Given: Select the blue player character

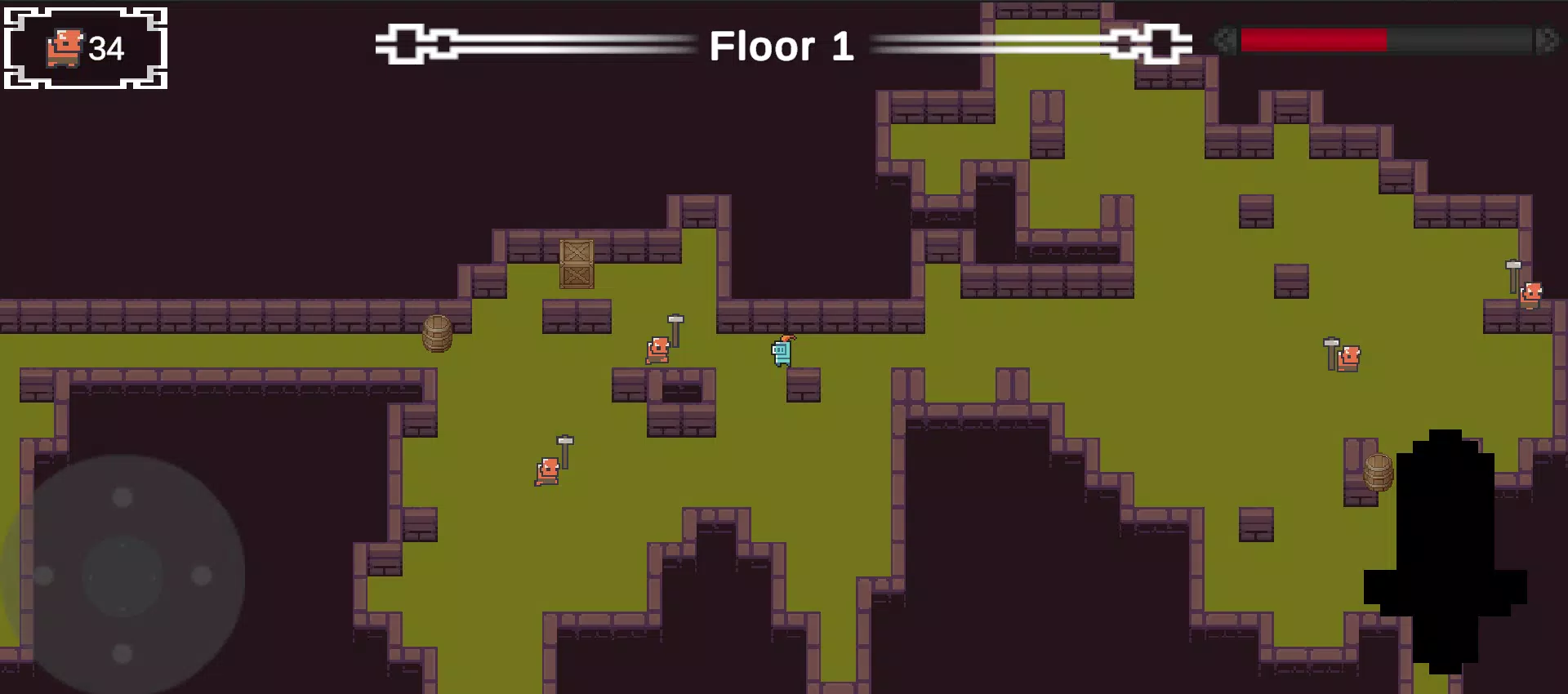Looking at the screenshot, I should pyautogui.click(x=780, y=354).
